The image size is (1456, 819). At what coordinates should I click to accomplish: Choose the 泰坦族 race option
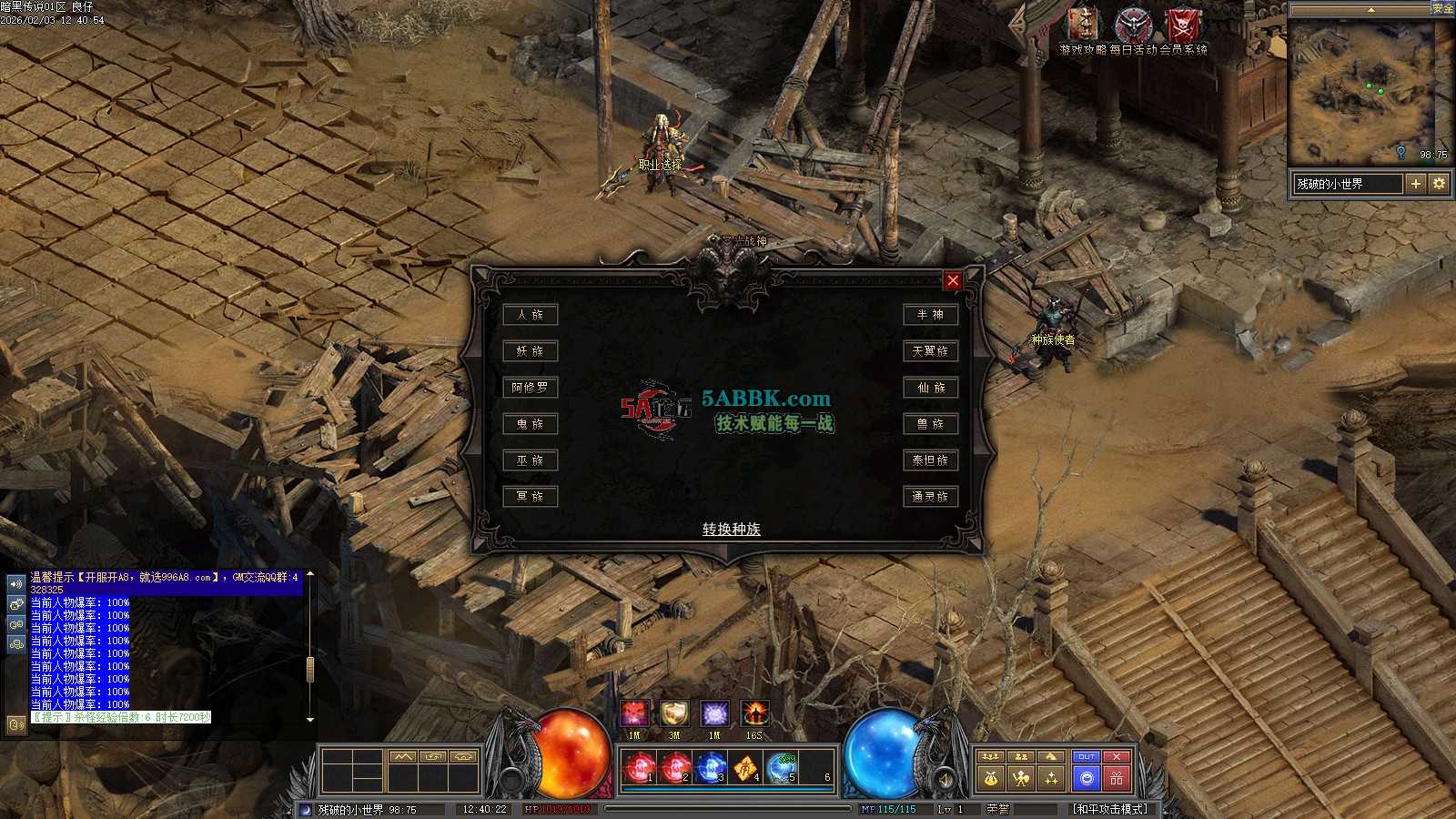click(x=930, y=460)
